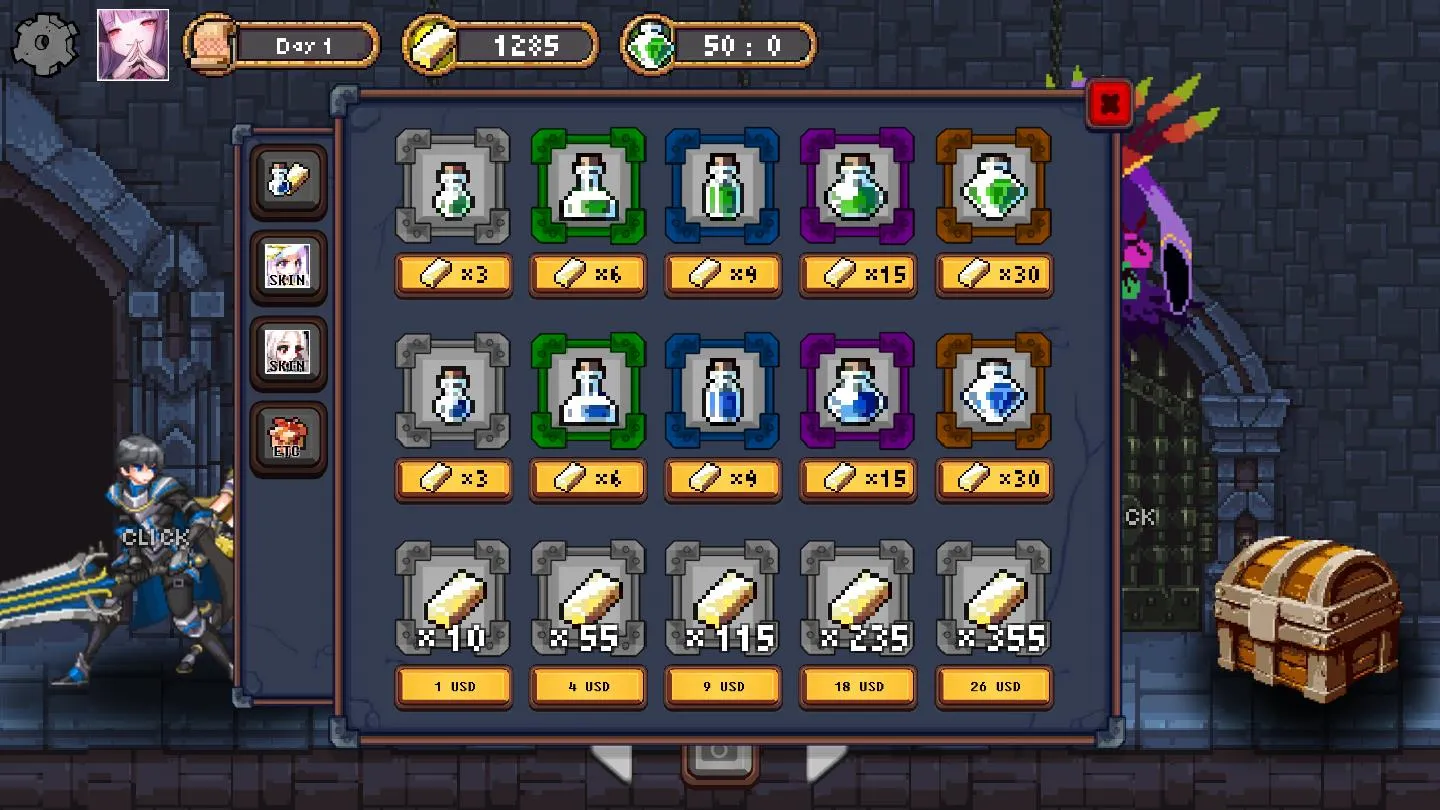Viewport: 1440px width, 810px height.
Task: Select the orange-framed green gem elixir
Action: [x=993, y=188]
